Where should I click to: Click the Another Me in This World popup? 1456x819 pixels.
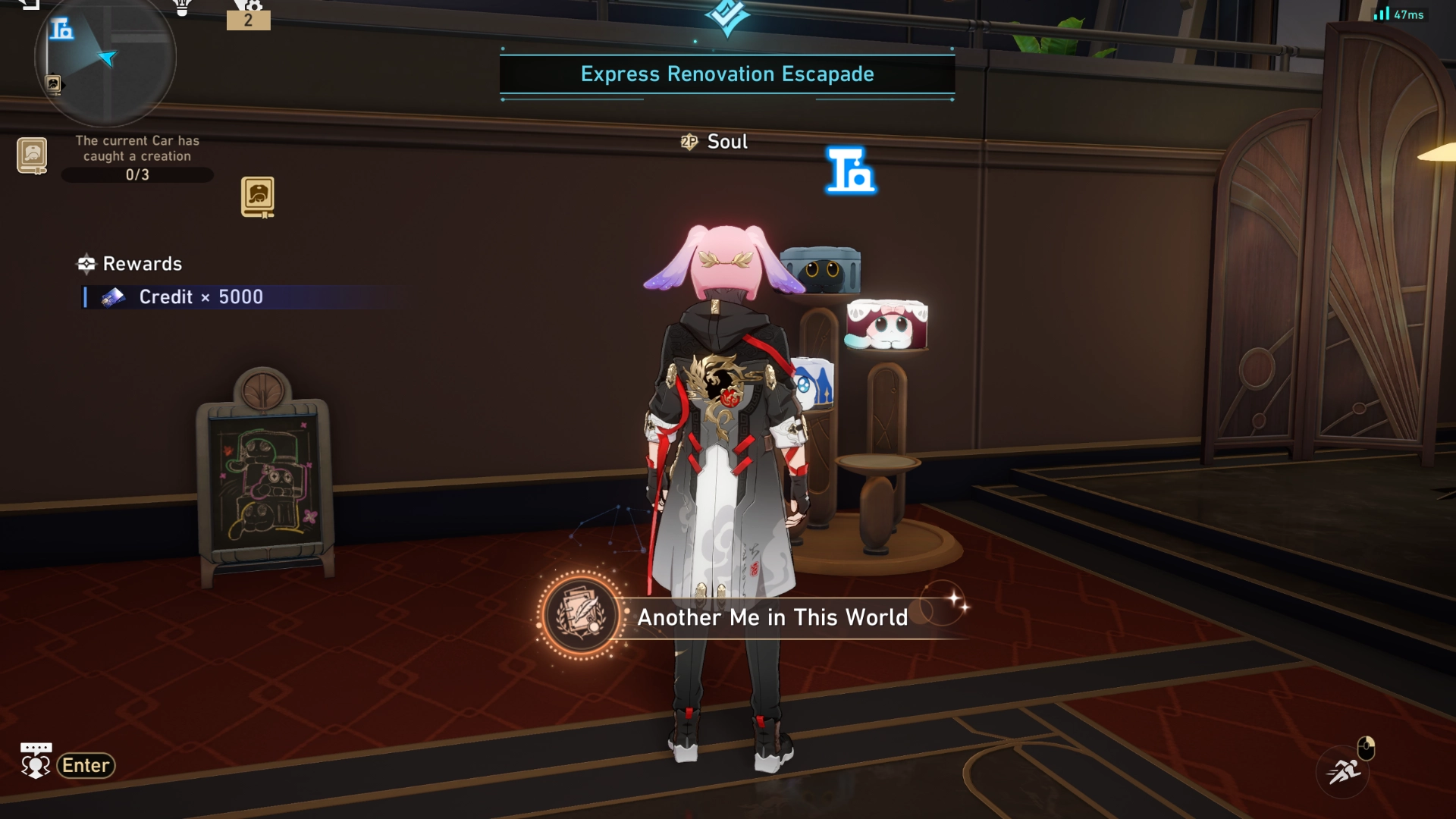[x=771, y=617]
